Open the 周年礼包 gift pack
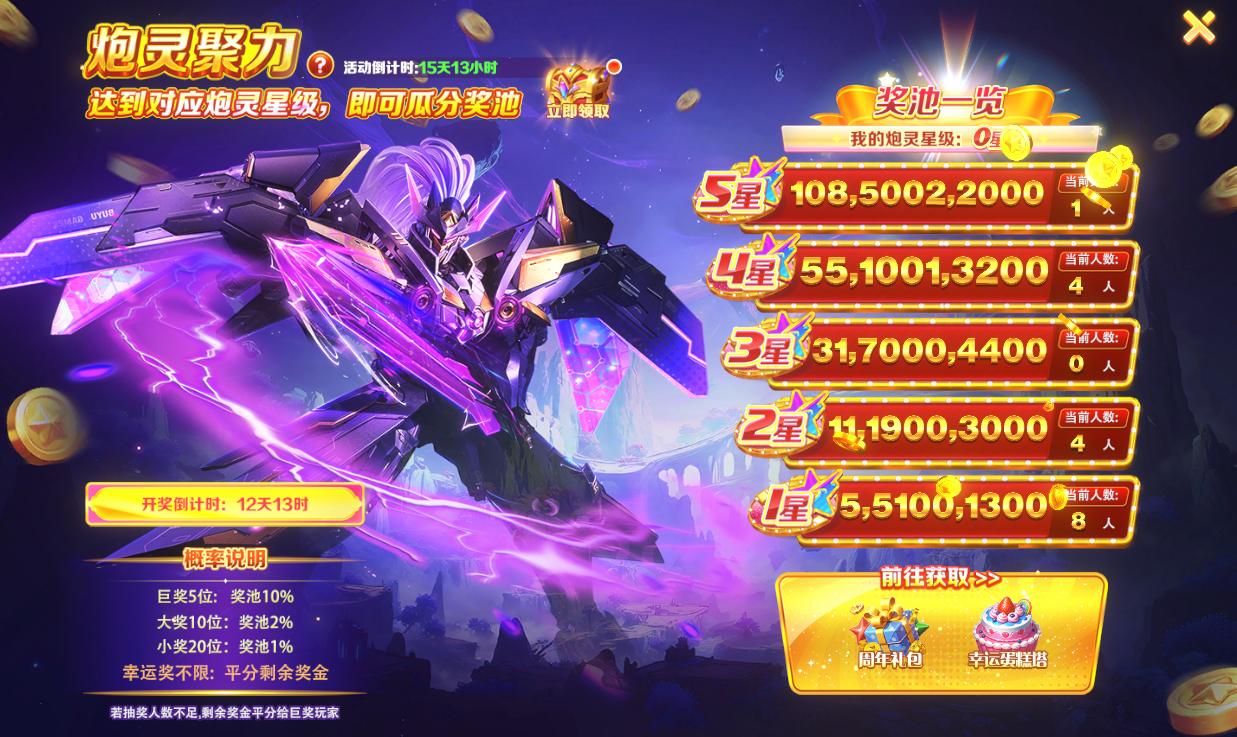This screenshot has width=1237, height=737. click(888, 633)
